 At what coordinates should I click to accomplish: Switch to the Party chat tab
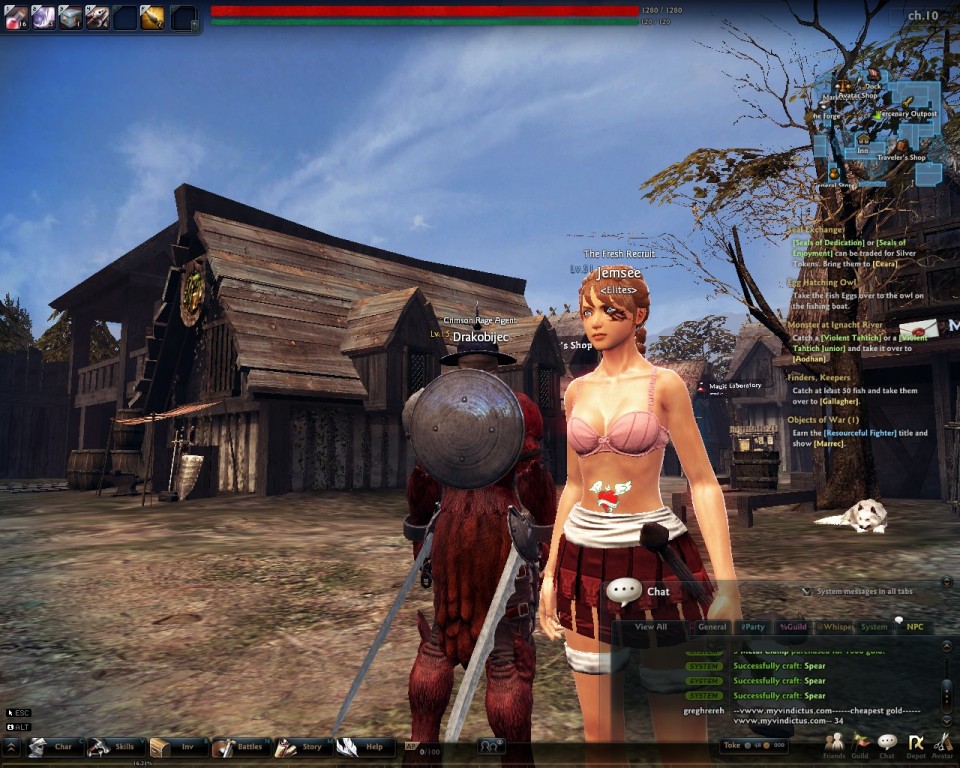point(752,627)
